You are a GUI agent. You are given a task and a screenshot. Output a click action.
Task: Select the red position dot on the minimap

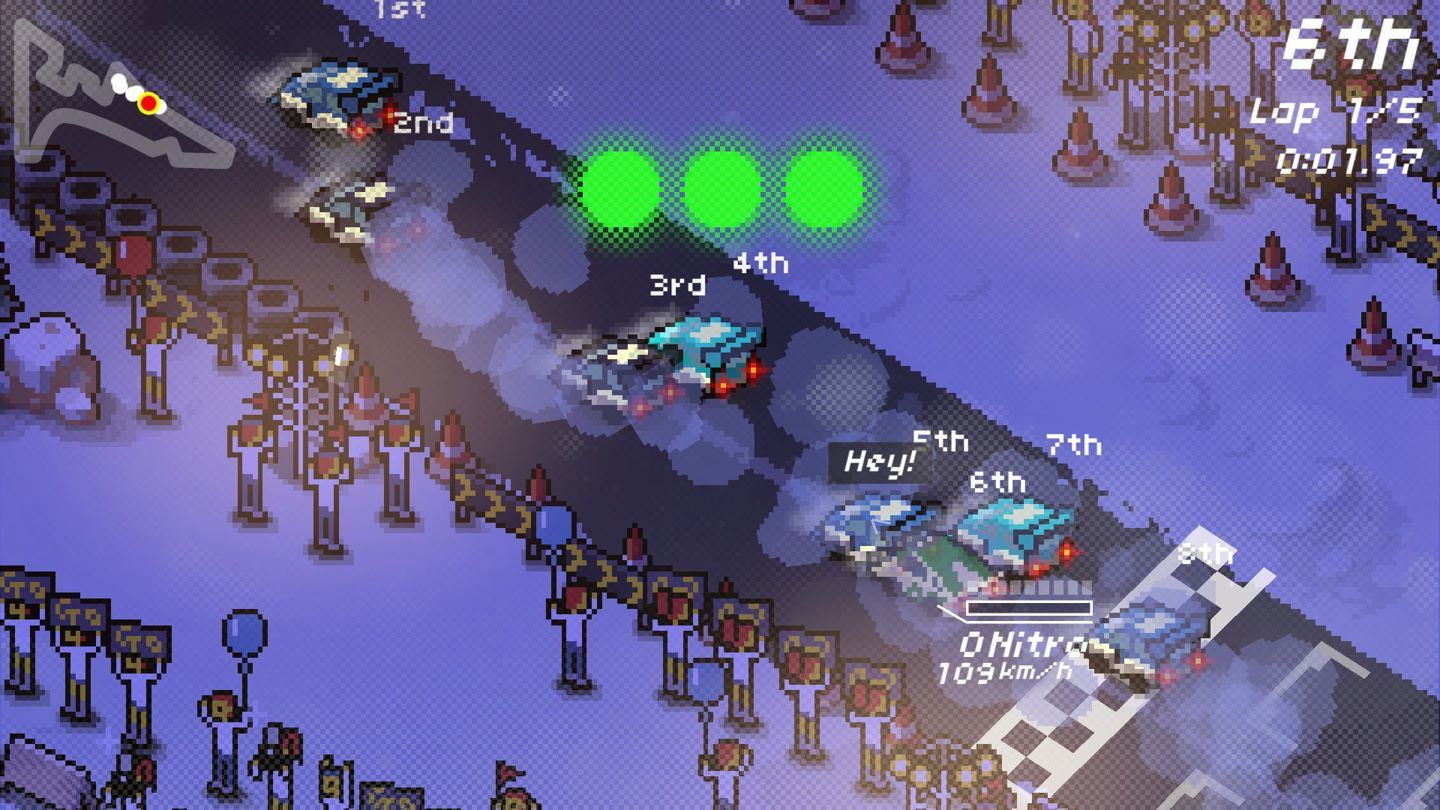pos(150,102)
